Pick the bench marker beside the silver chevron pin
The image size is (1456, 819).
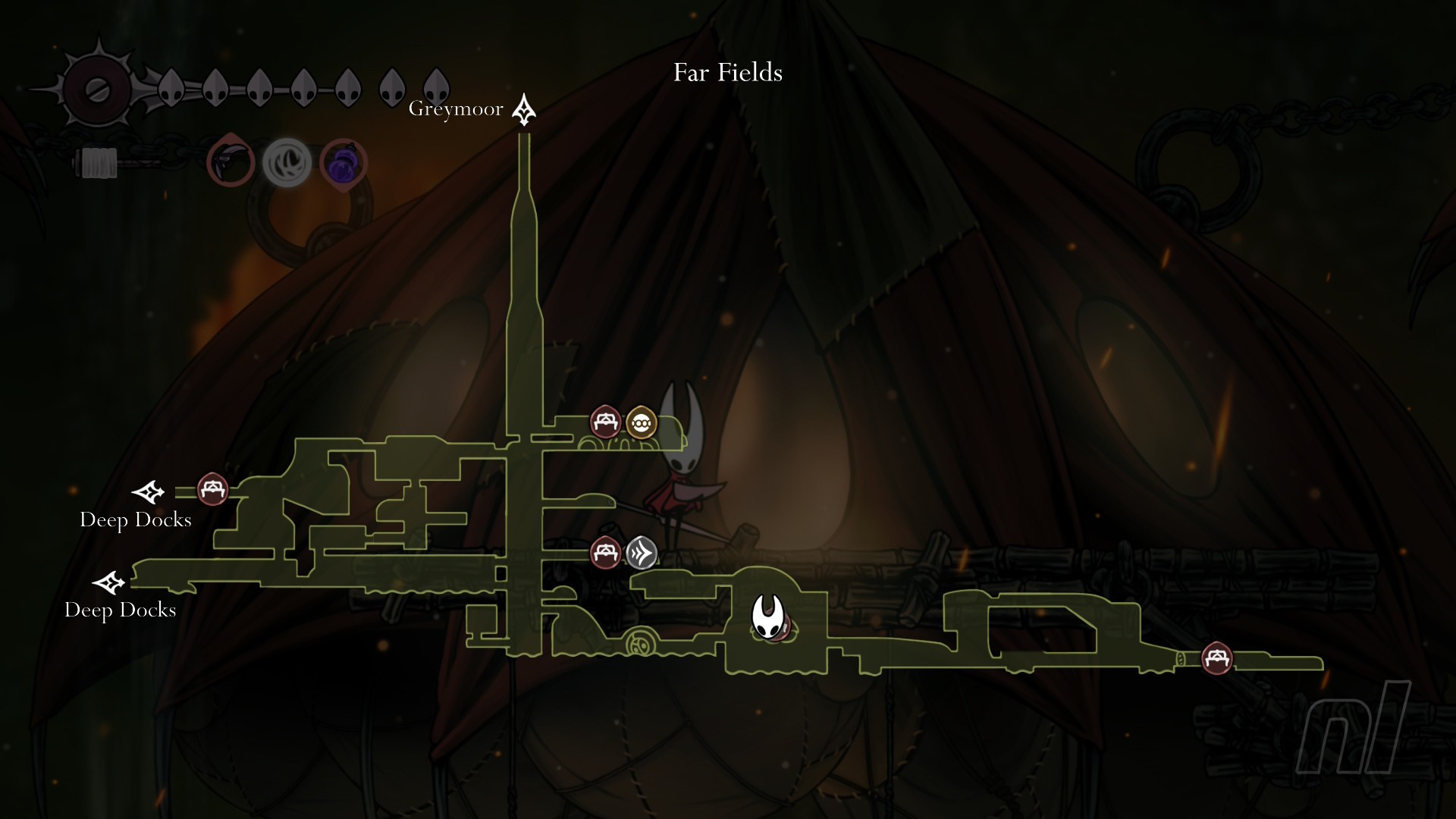pos(605,552)
